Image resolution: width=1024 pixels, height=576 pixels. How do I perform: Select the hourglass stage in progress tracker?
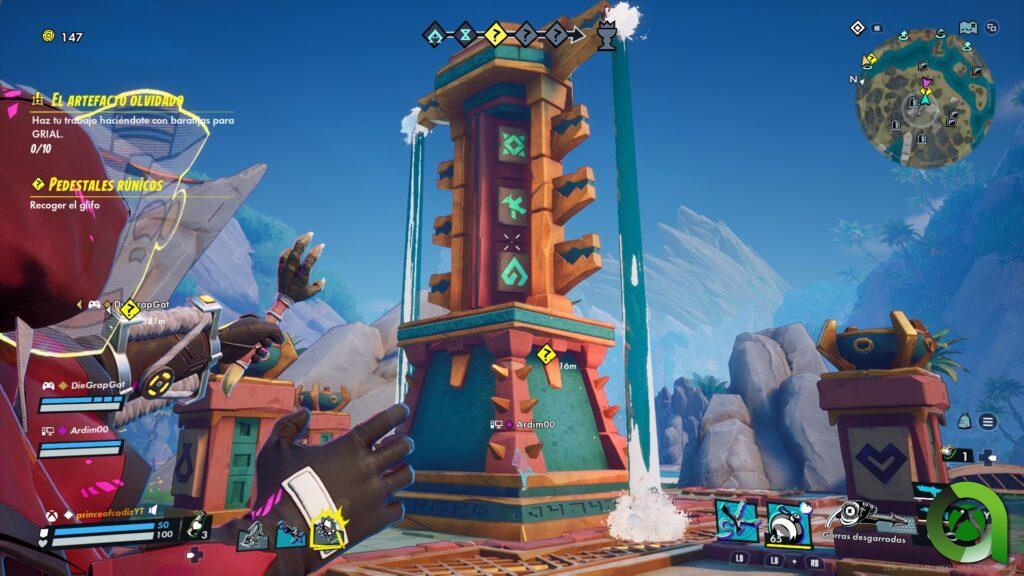(465, 36)
